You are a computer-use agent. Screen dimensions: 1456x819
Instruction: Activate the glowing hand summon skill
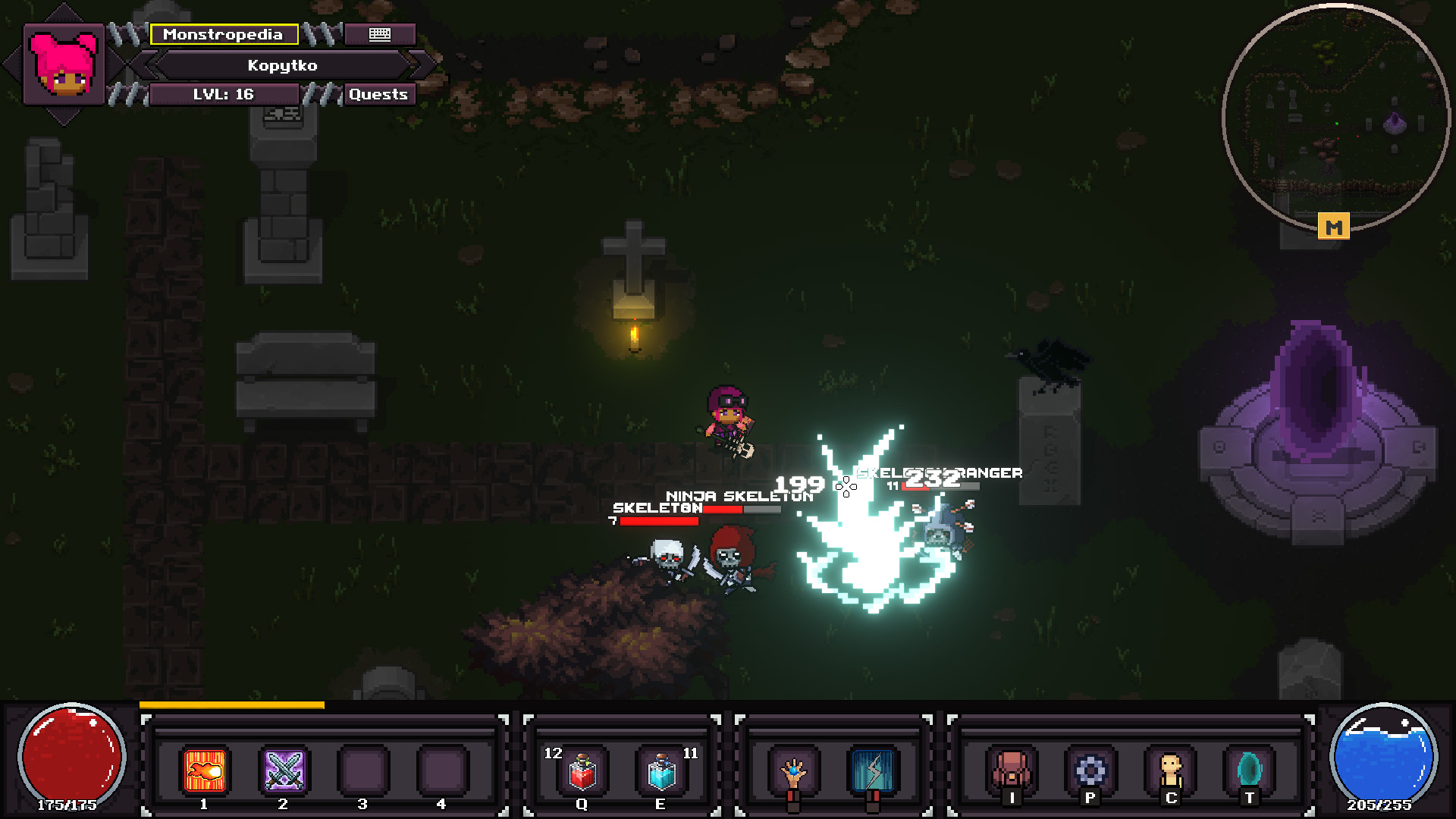click(x=793, y=770)
